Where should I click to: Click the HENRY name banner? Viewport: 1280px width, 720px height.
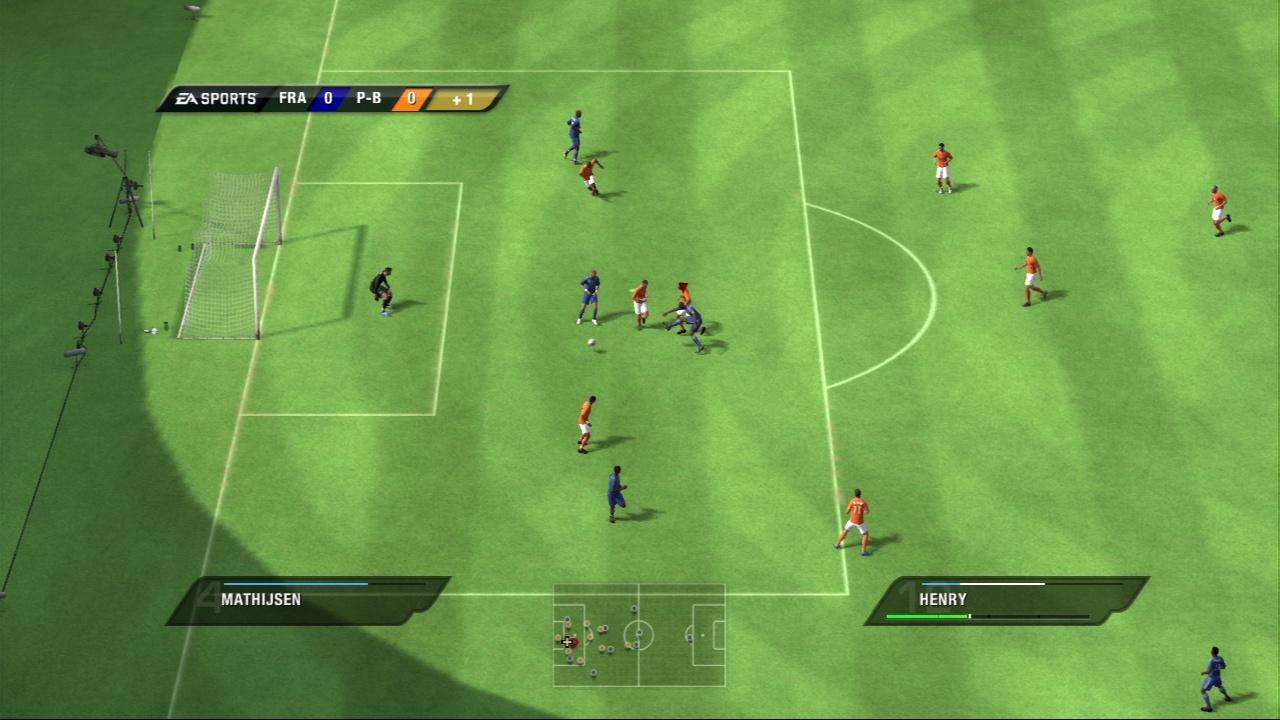(x=941, y=599)
